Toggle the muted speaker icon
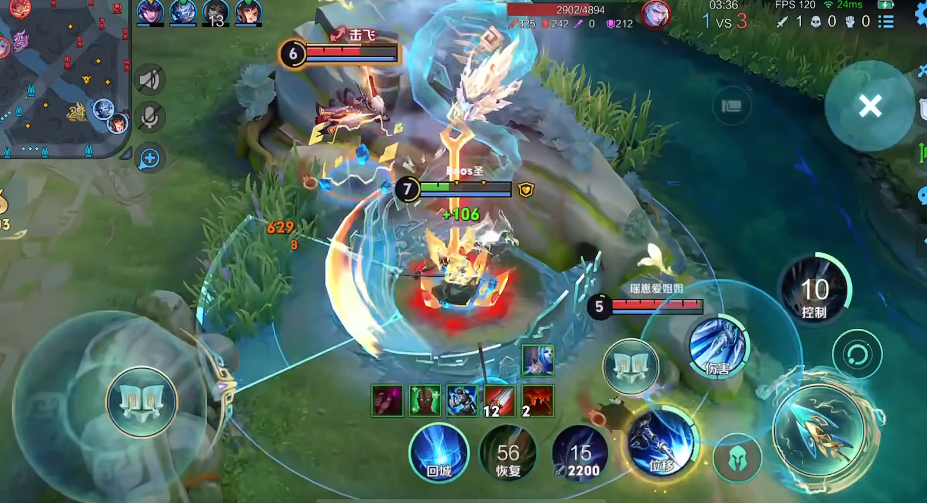927x503 pixels. click(150, 79)
